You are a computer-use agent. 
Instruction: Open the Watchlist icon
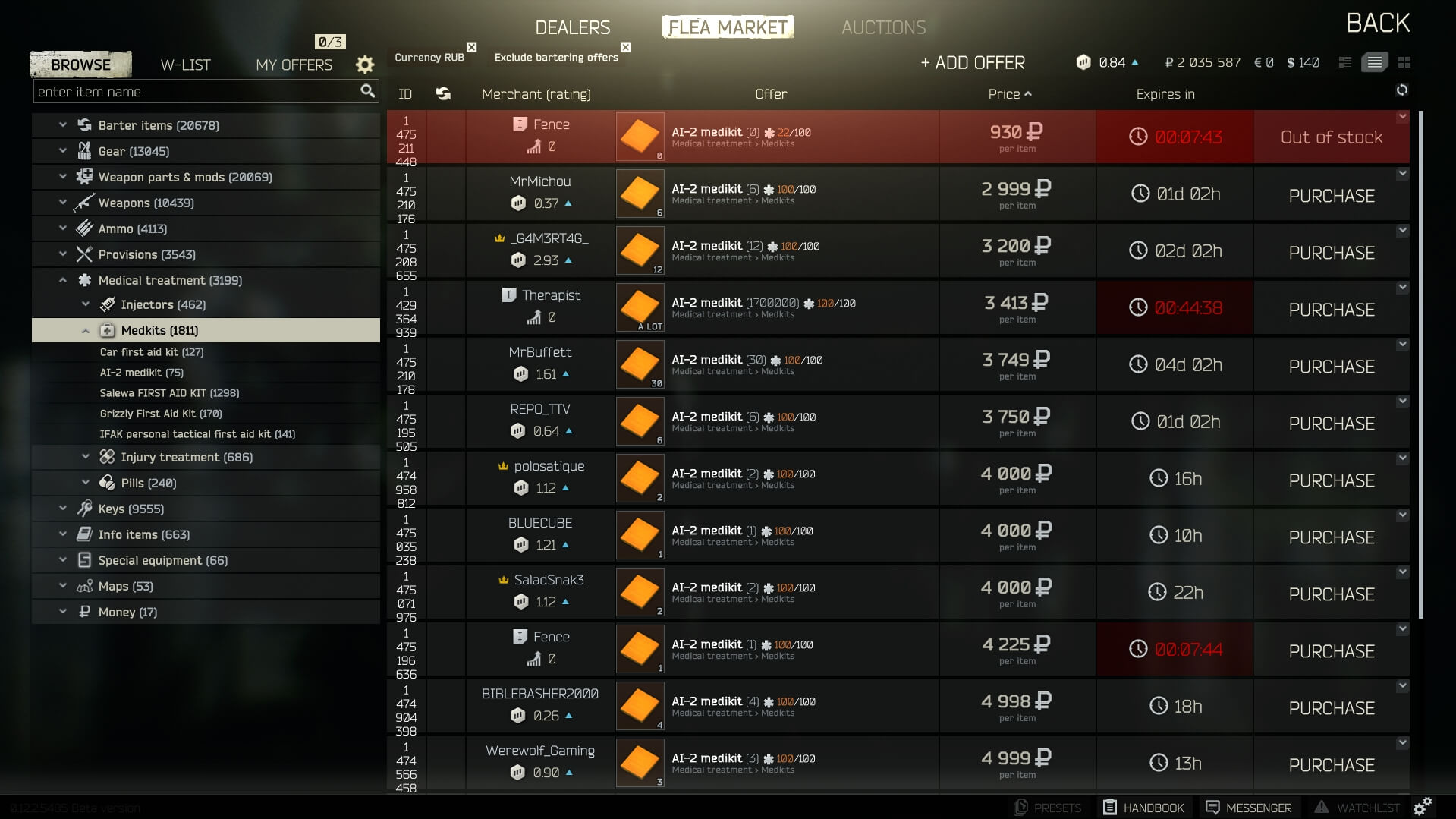click(x=1322, y=807)
